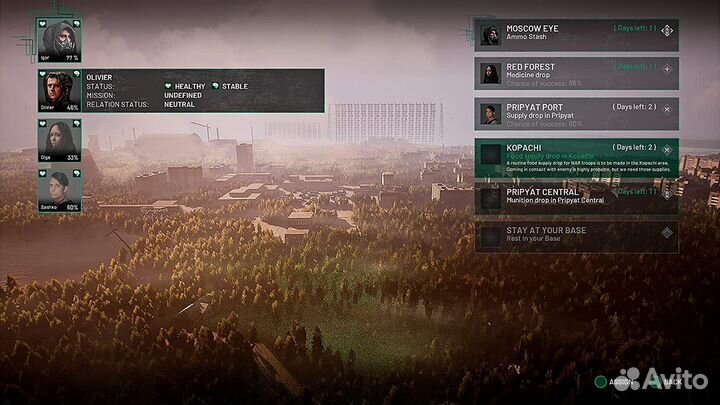This screenshot has height=405, width=720.
Task: Select the Moscow Eye ammo stash mission
Action: click(x=575, y=34)
